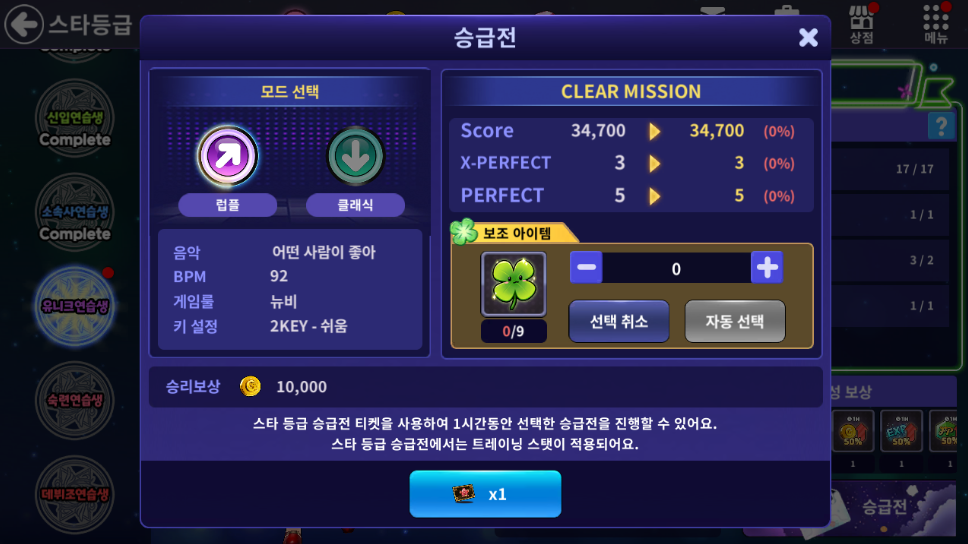
Task: Select the four-leaf clover item slot
Action: pos(514,284)
